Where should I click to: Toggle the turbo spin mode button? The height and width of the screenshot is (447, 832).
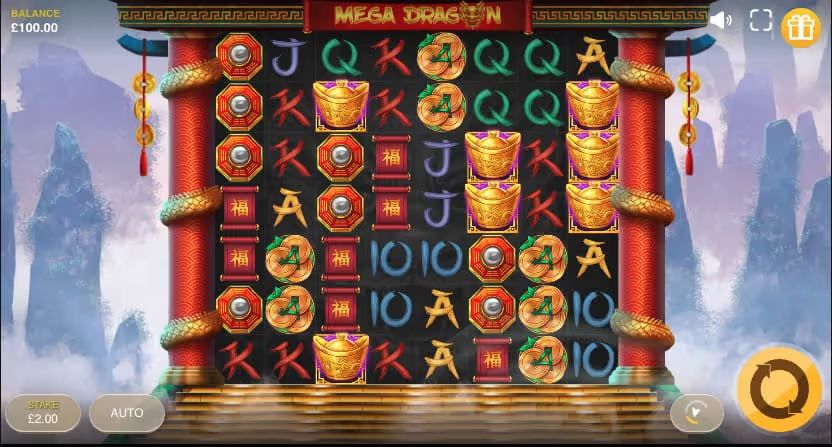696,412
